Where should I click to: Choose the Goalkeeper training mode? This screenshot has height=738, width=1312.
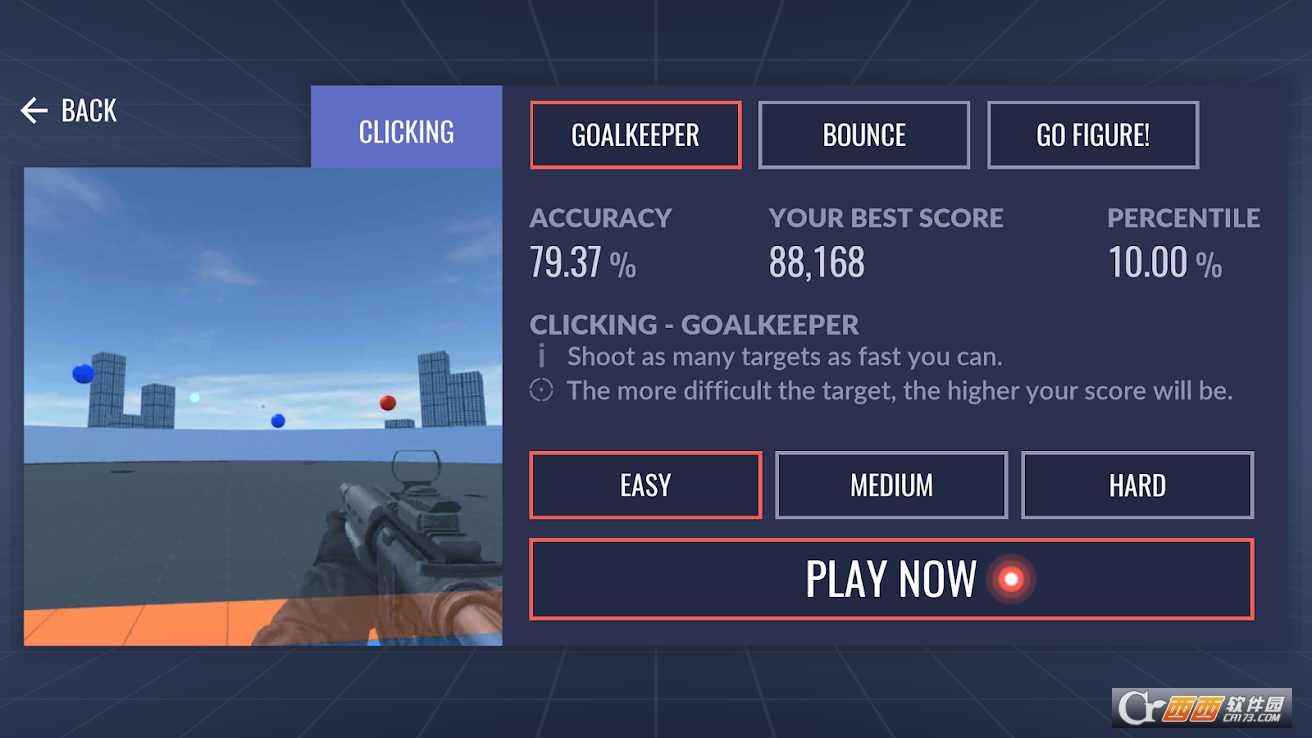tap(635, 135)
